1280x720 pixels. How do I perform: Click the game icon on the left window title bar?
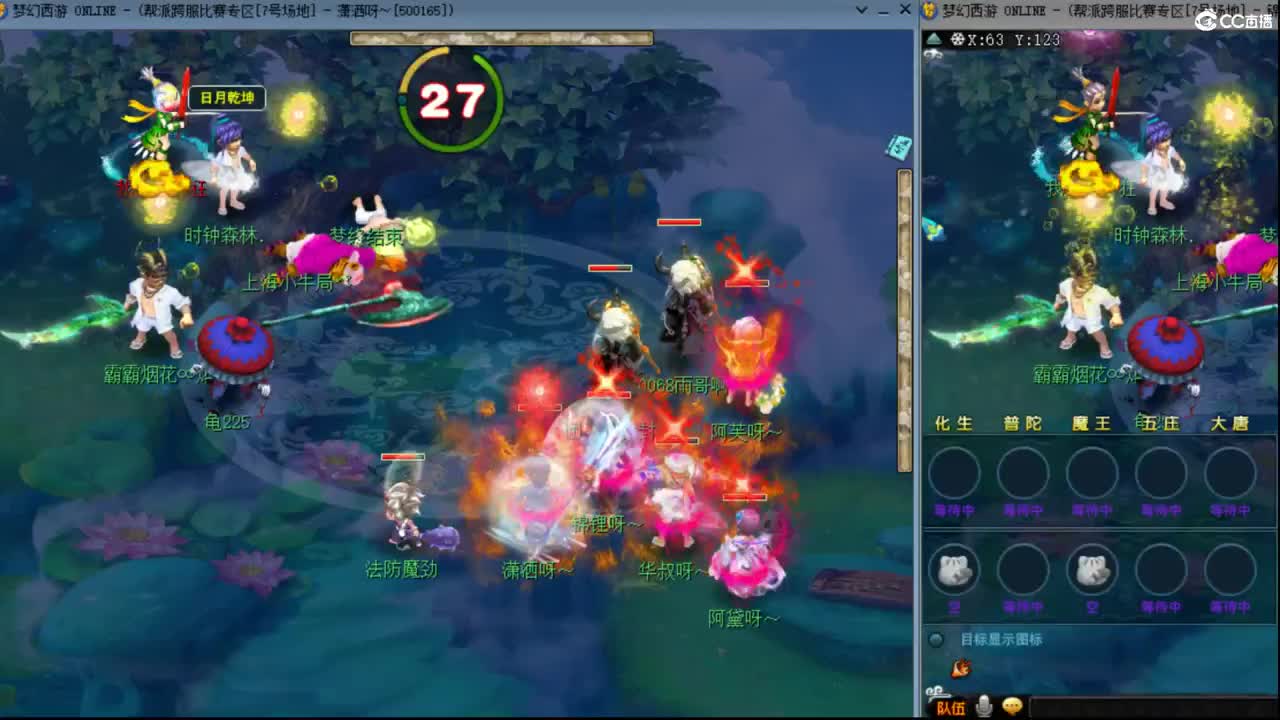(x=9, y=10)
